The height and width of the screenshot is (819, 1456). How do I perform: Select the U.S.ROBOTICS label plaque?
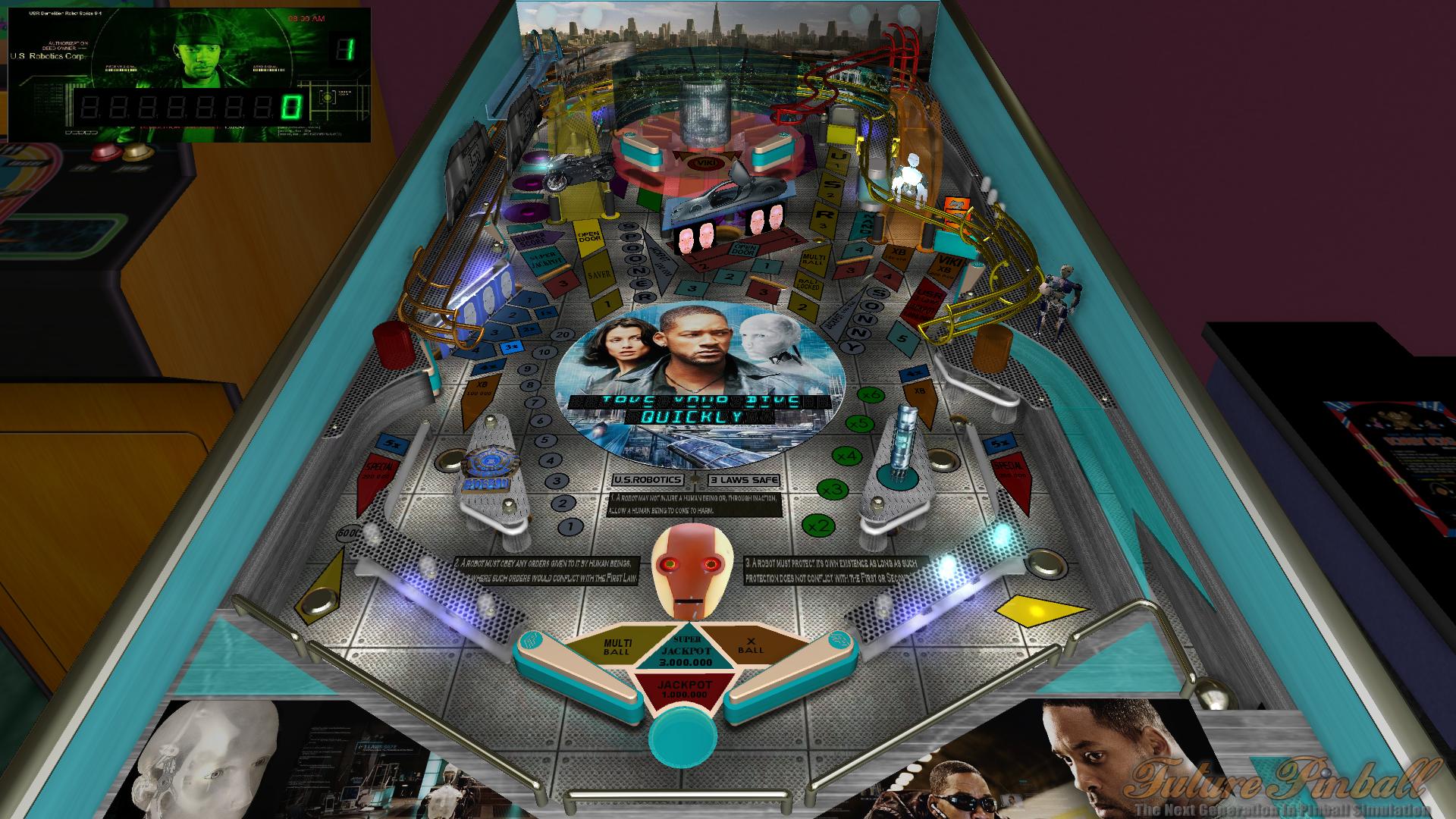click(648, 479)
